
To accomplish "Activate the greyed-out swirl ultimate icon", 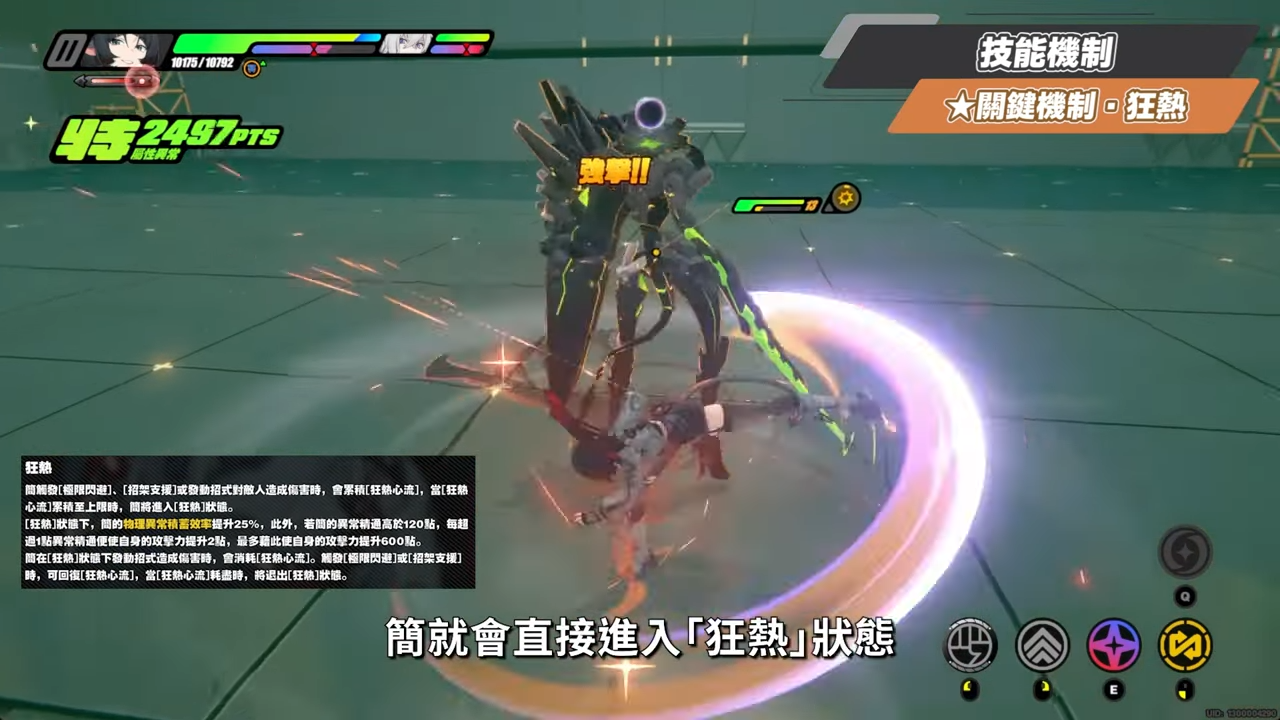I will pyautogui.click(x=1185, y=552).
